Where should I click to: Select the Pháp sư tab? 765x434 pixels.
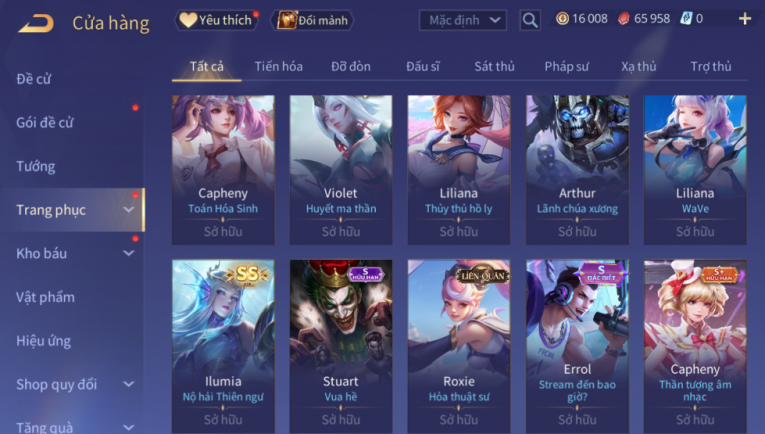(567, 67)
